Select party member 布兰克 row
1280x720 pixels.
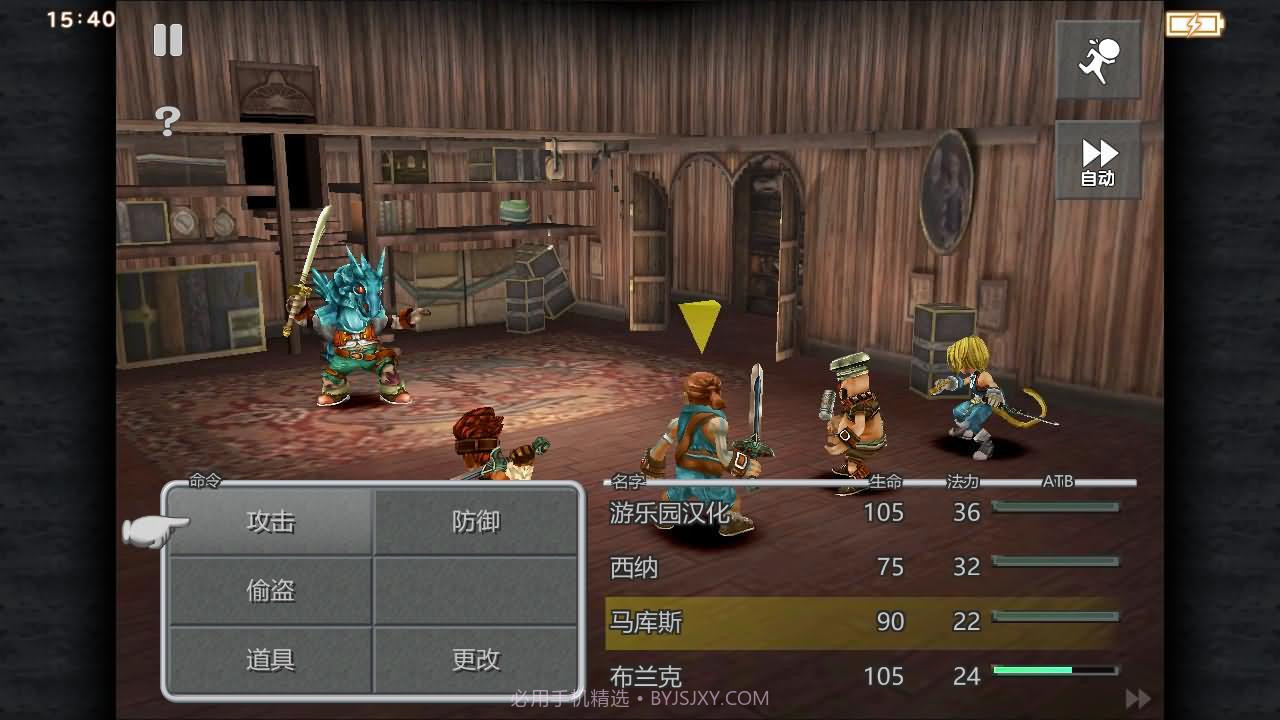860,676
